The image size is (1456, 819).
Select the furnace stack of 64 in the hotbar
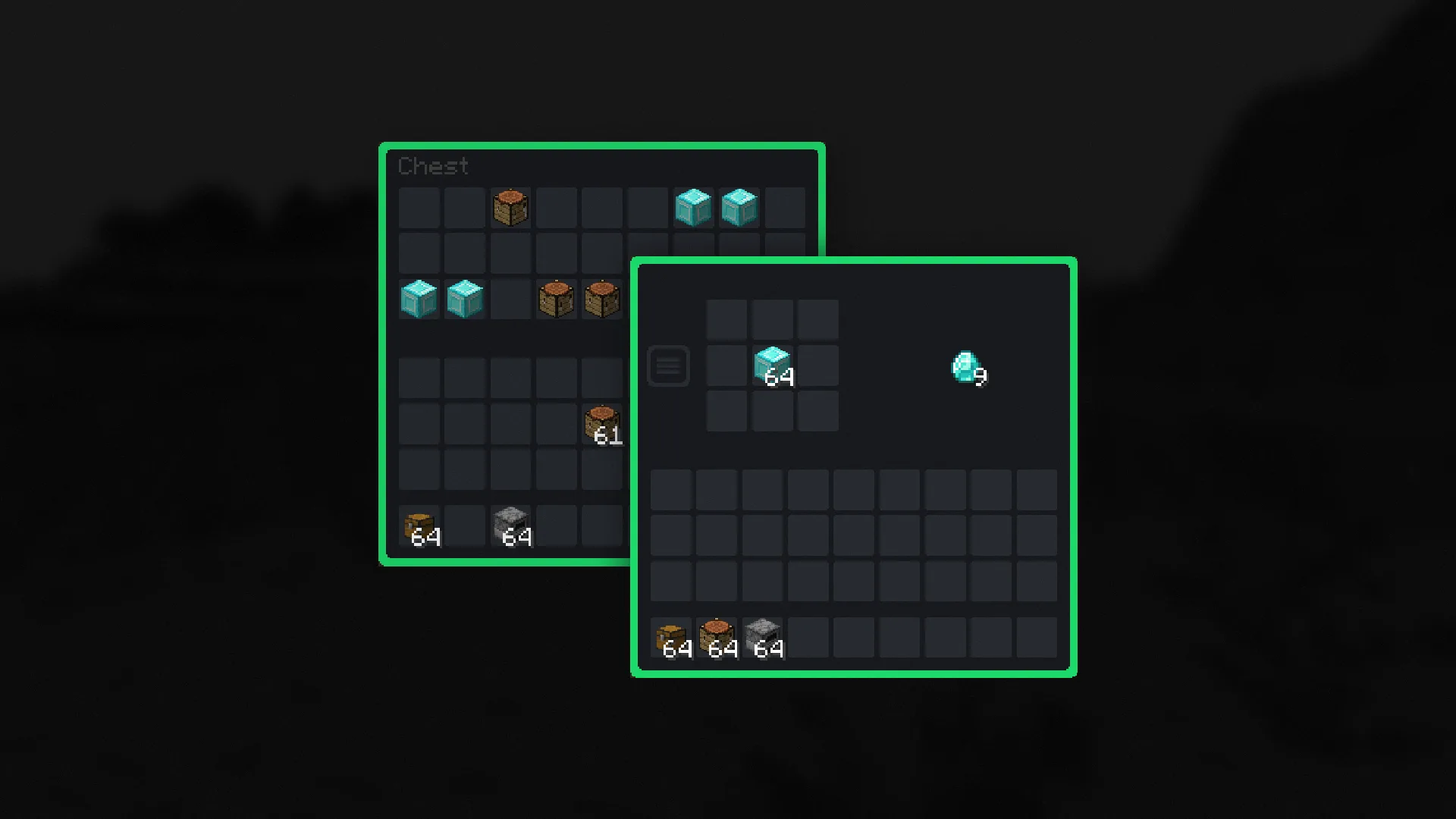point(764,637)
